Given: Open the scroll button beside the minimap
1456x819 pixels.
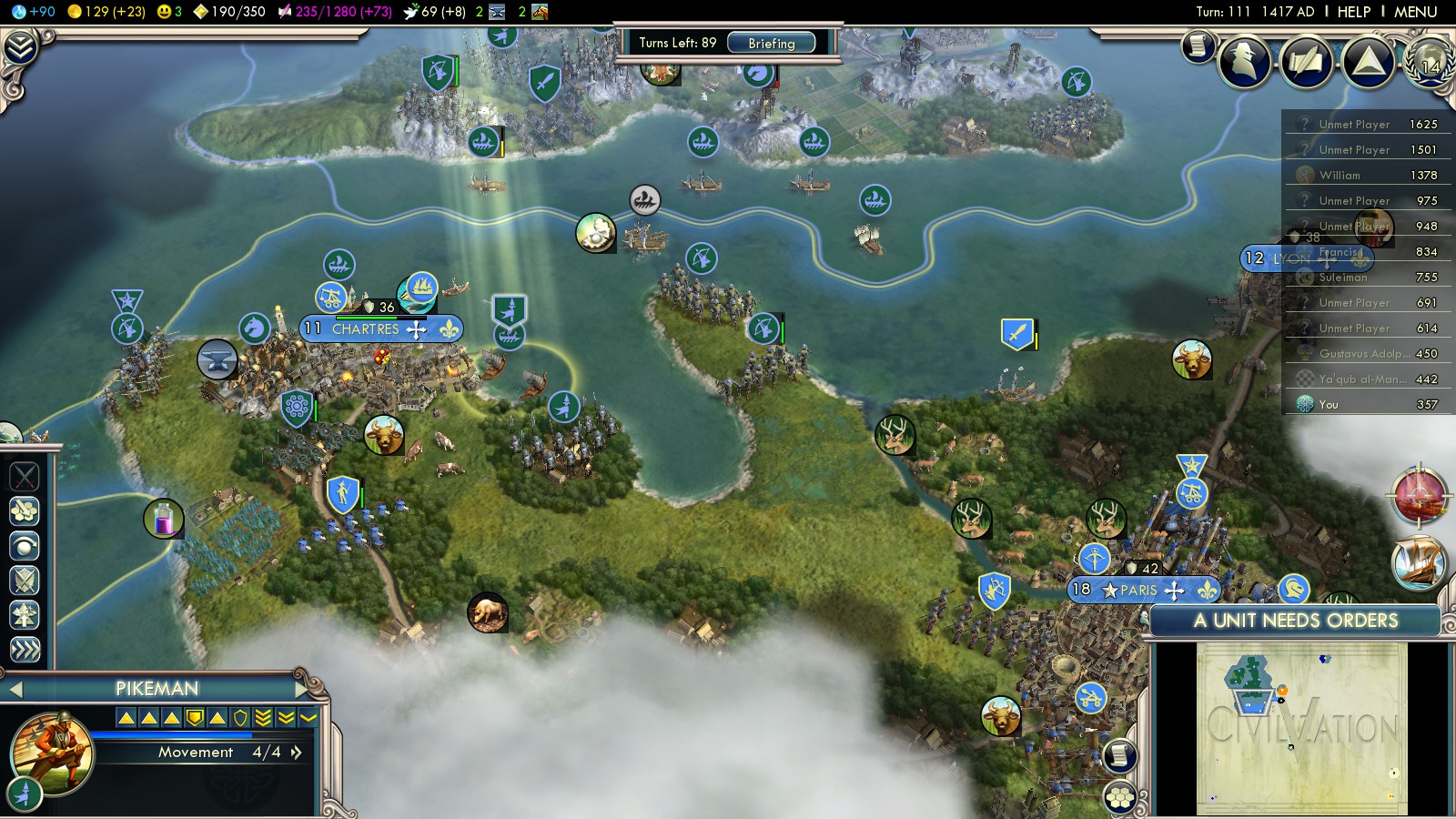Looking at the screenshot, I should (x=1120, y=755).
